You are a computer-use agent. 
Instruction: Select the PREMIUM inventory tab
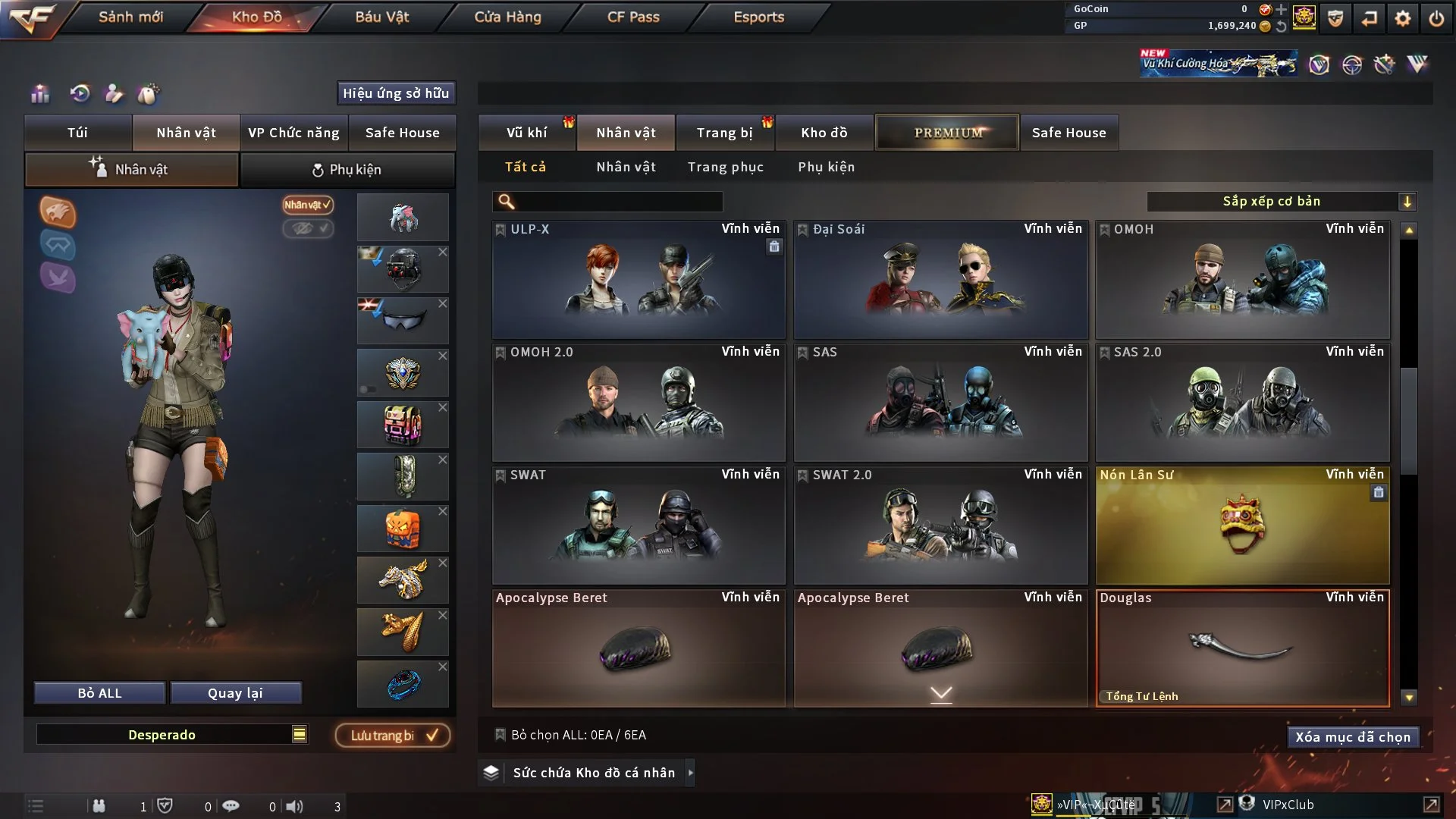pyautogui.click(x=947, y=133)
